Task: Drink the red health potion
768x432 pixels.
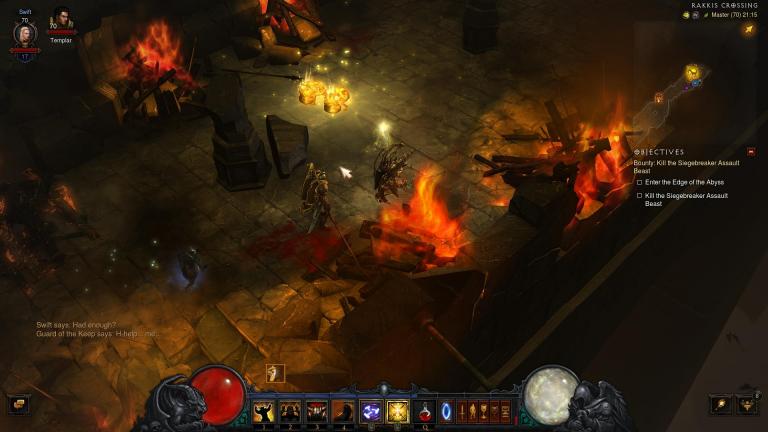Action: click(x=425, y=411)
